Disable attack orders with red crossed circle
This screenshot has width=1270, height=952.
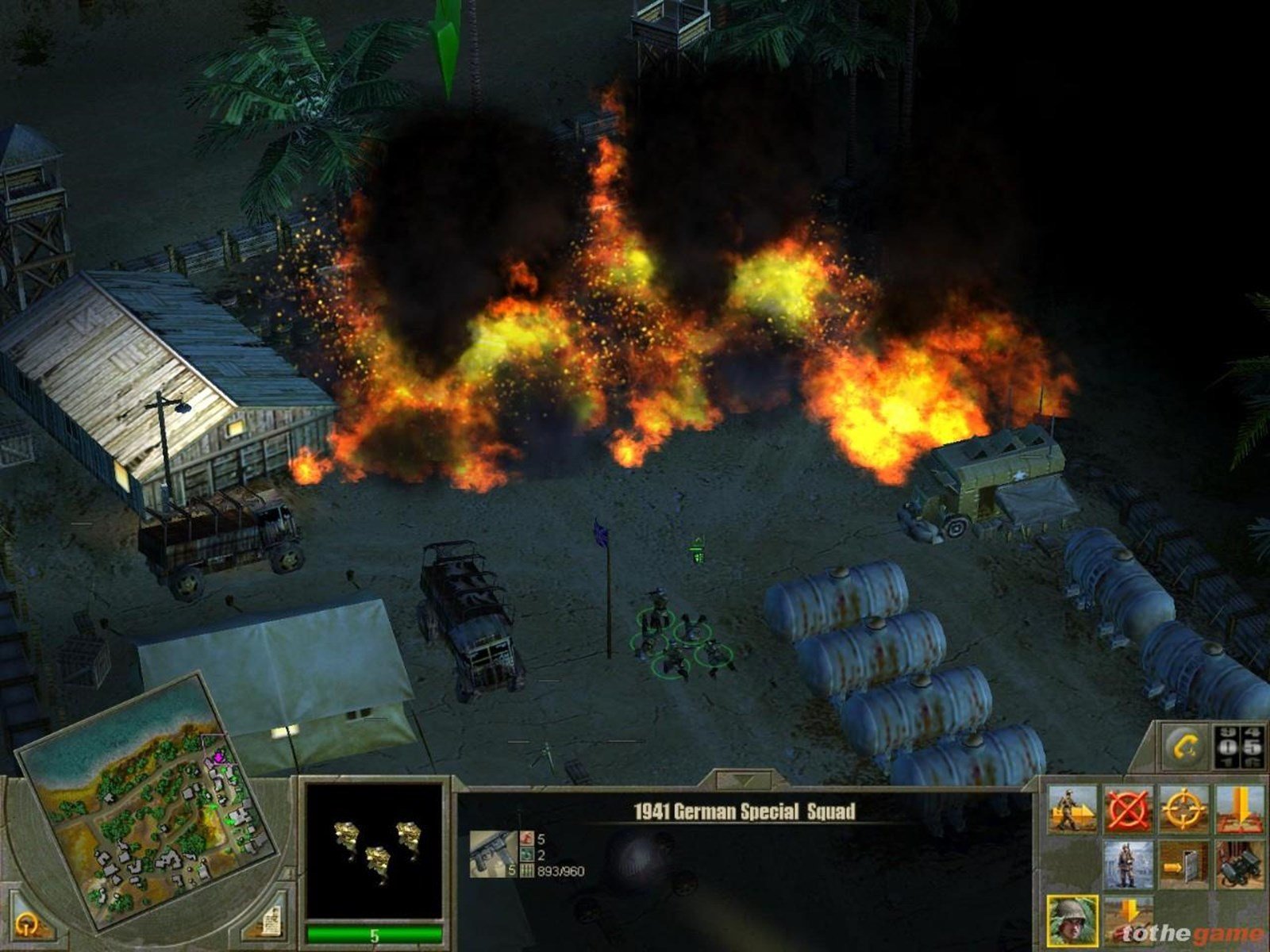(x=1127, y=808)
